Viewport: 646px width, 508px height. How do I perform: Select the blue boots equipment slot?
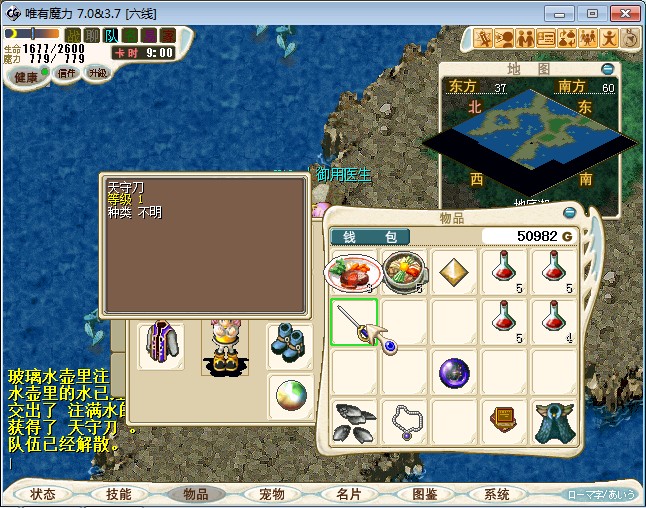(290, 340)
